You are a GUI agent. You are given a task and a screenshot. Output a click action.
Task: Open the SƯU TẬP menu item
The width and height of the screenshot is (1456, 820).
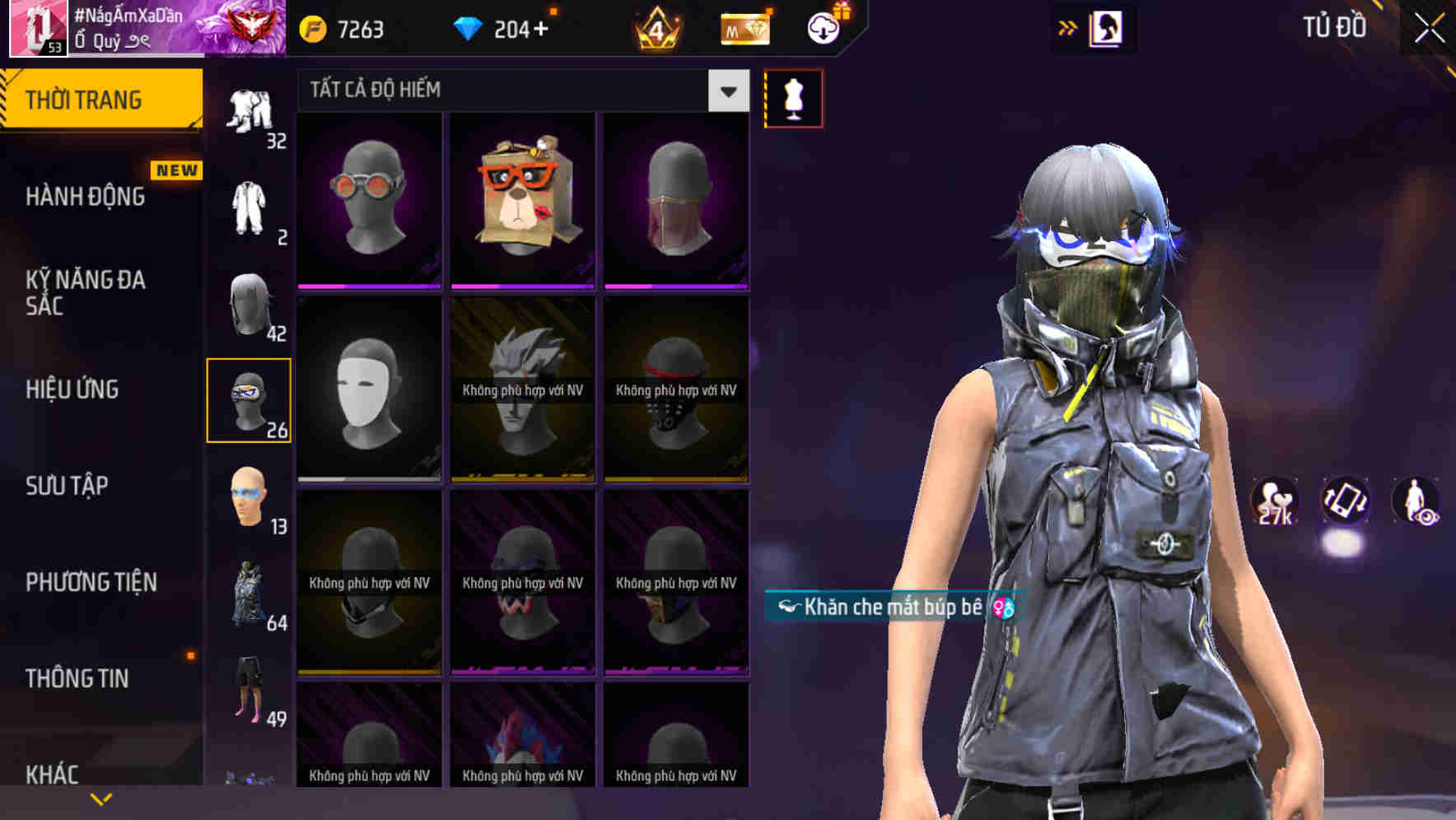click(x=66, y=487)
